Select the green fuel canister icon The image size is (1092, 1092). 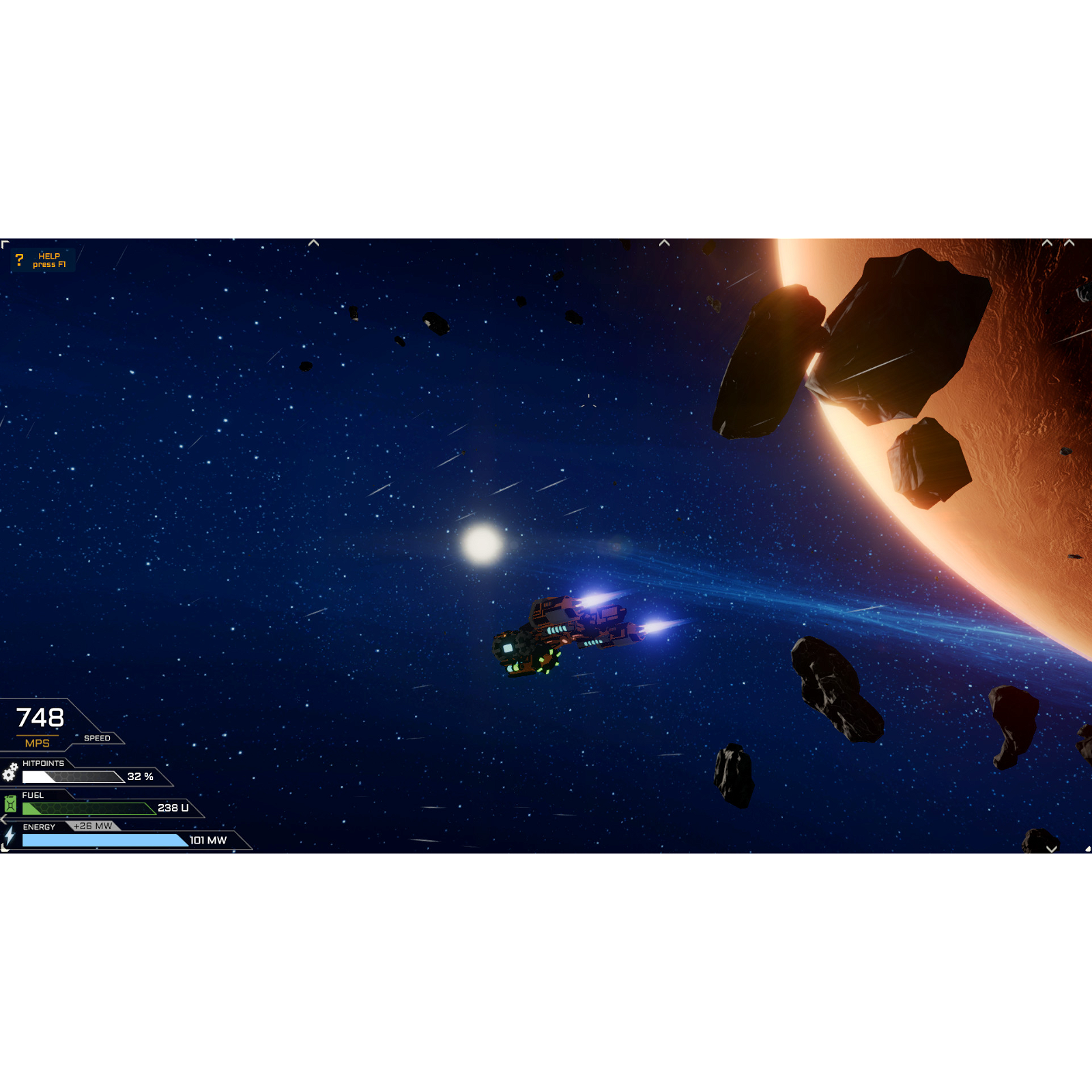(10, 805)
